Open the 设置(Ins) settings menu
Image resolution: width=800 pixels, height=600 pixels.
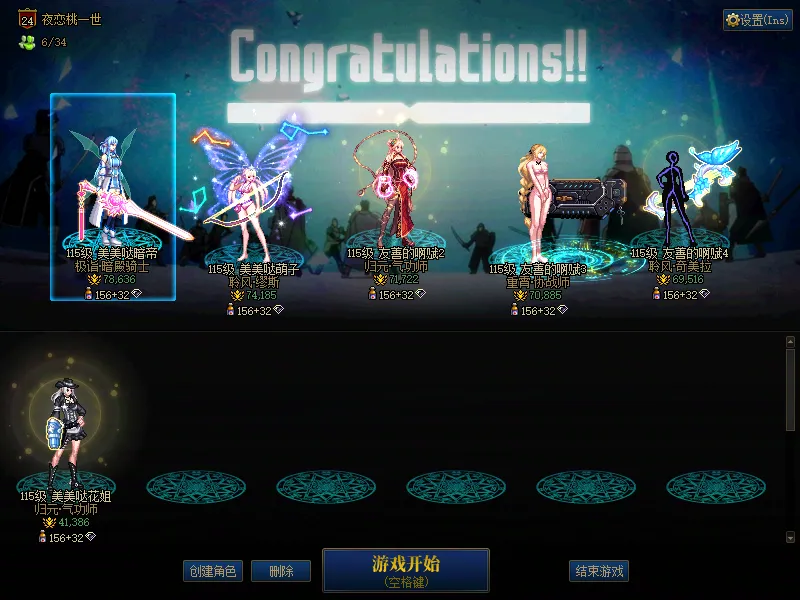(757, 20)
